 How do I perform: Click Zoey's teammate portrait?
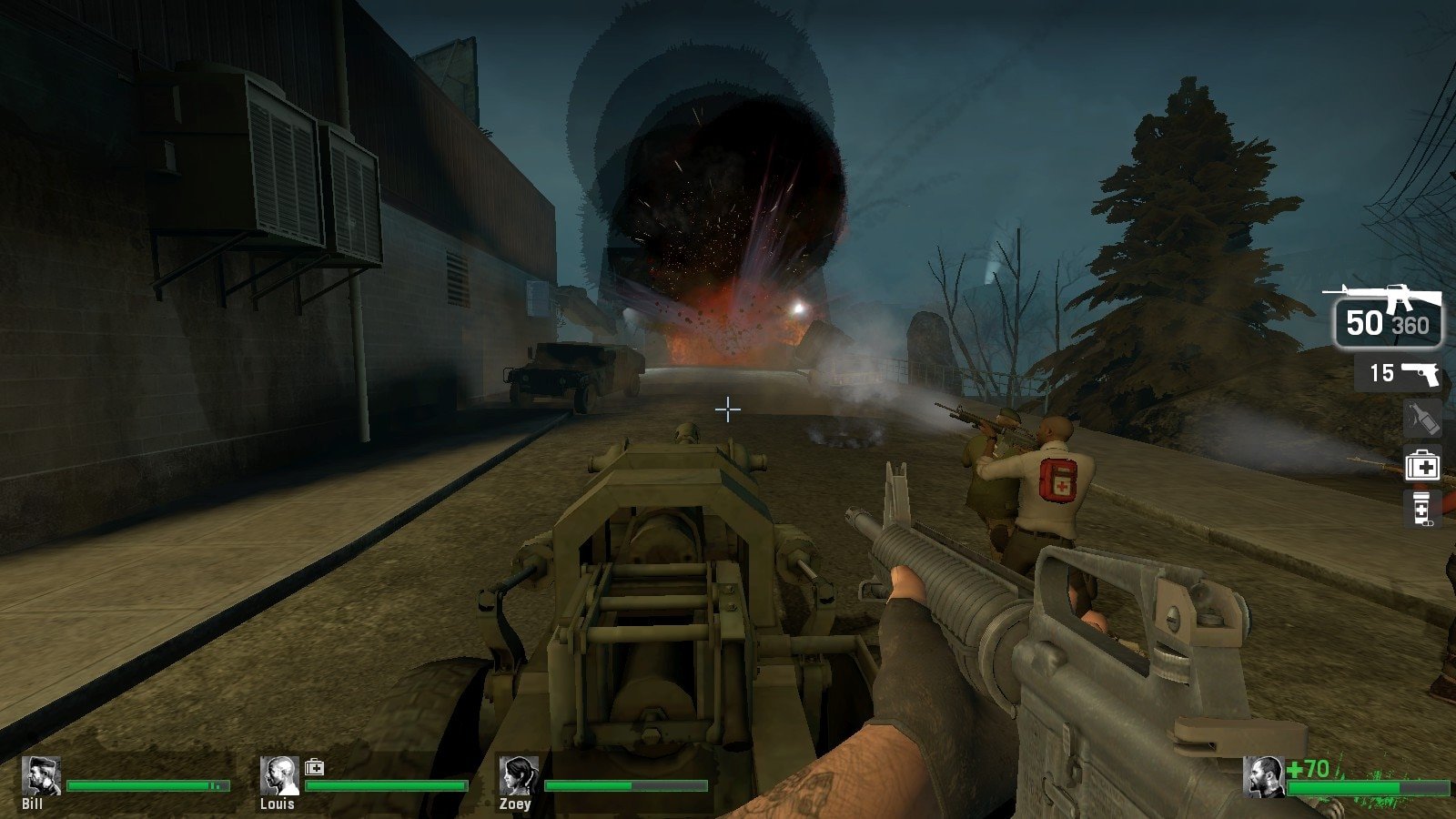tap(519, 776)
